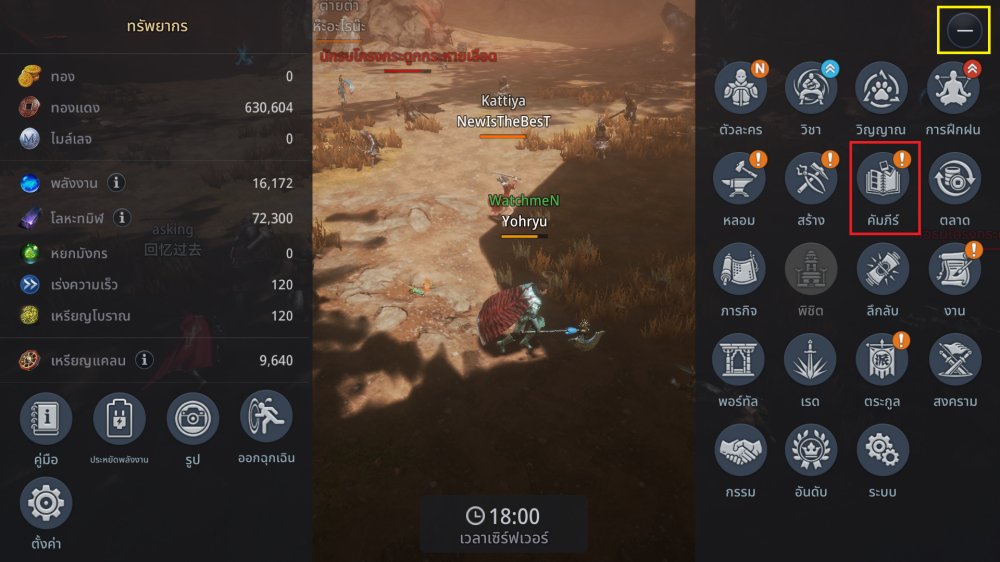
Task: Open the คัมภีร์ codex book icon
Action: (883, 179)
